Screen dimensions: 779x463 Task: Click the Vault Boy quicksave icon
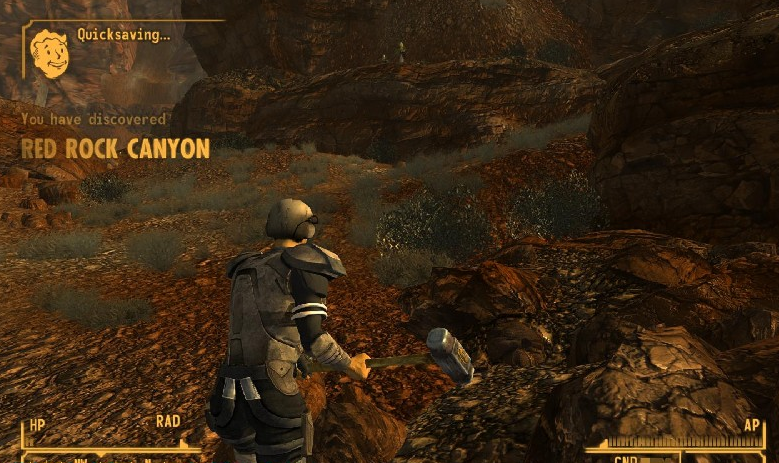tap(48, 51)
